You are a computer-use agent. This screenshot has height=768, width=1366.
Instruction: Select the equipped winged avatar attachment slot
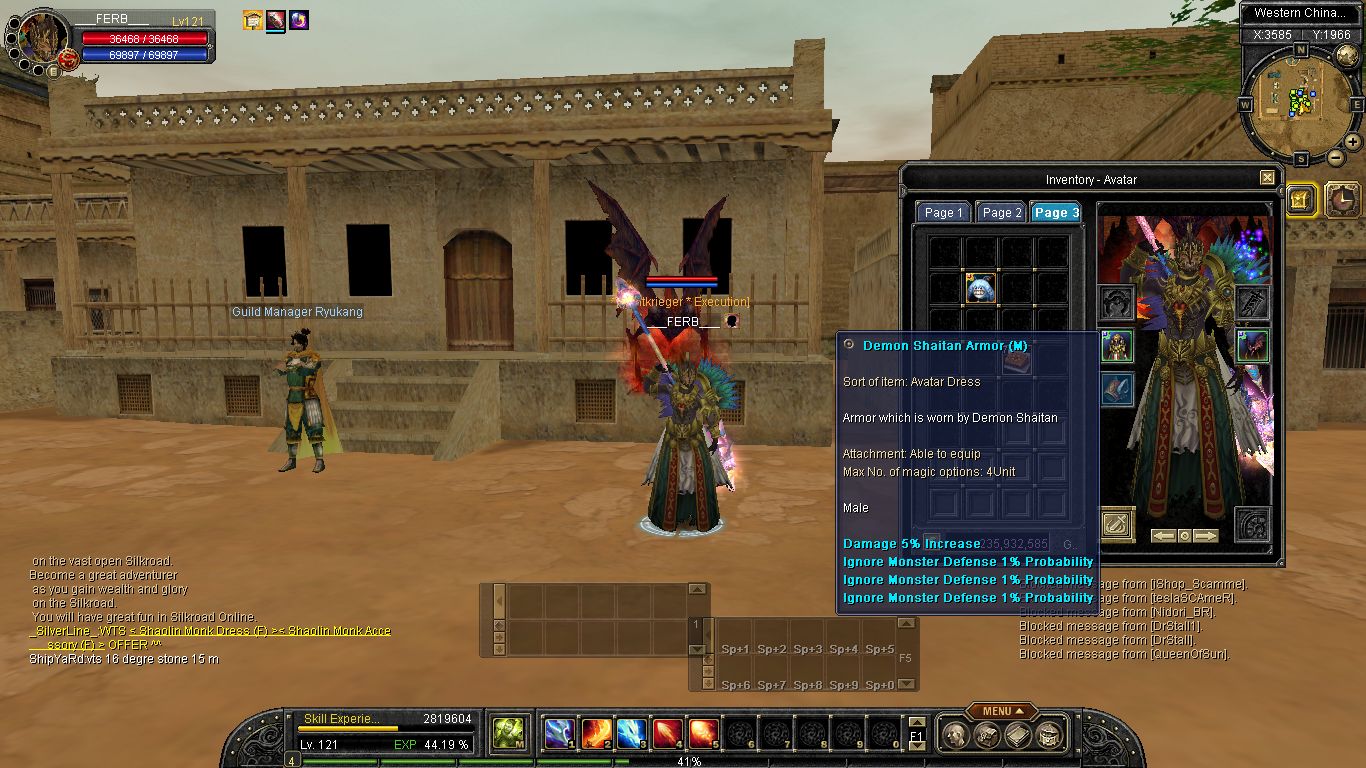click(1252, 346)
